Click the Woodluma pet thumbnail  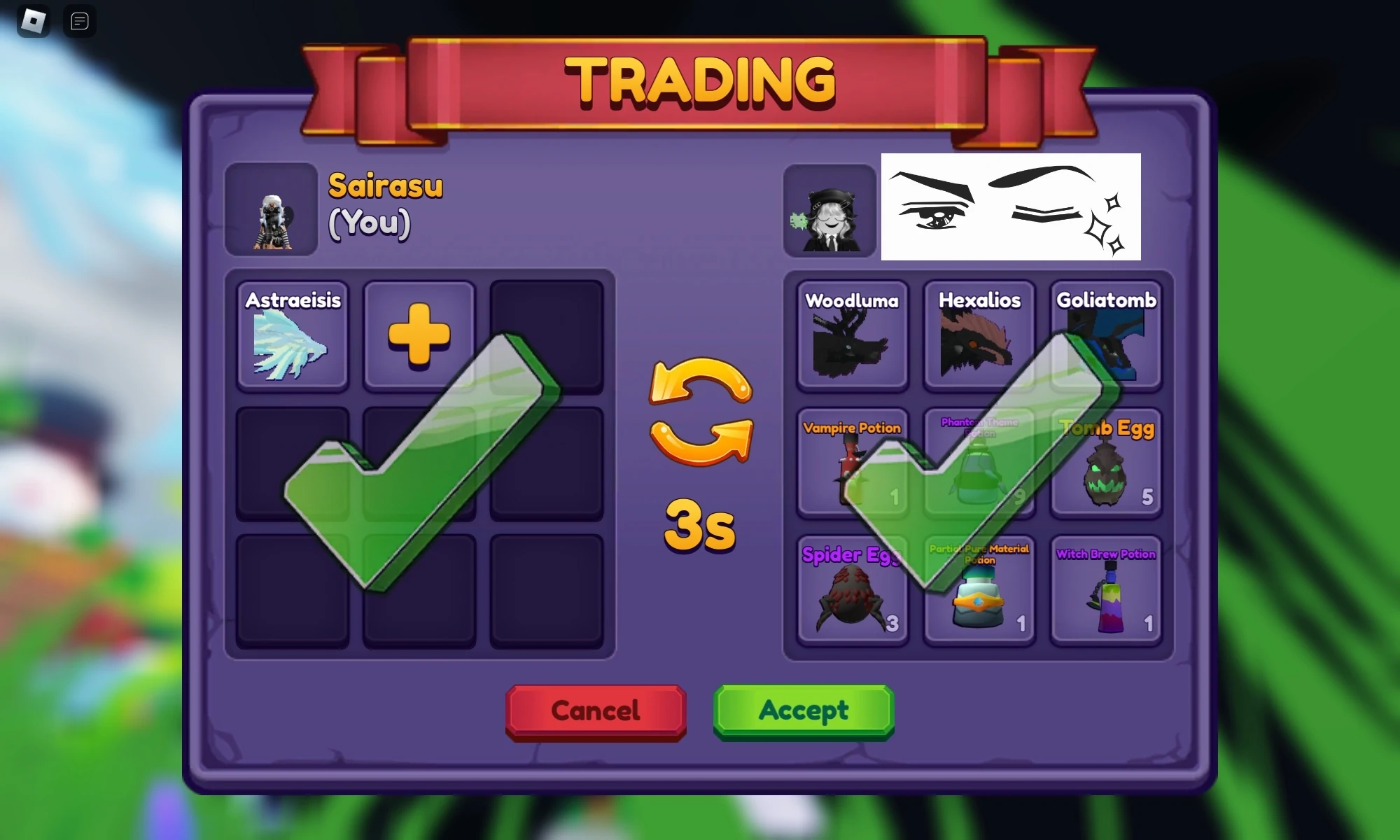coord(852,336)
